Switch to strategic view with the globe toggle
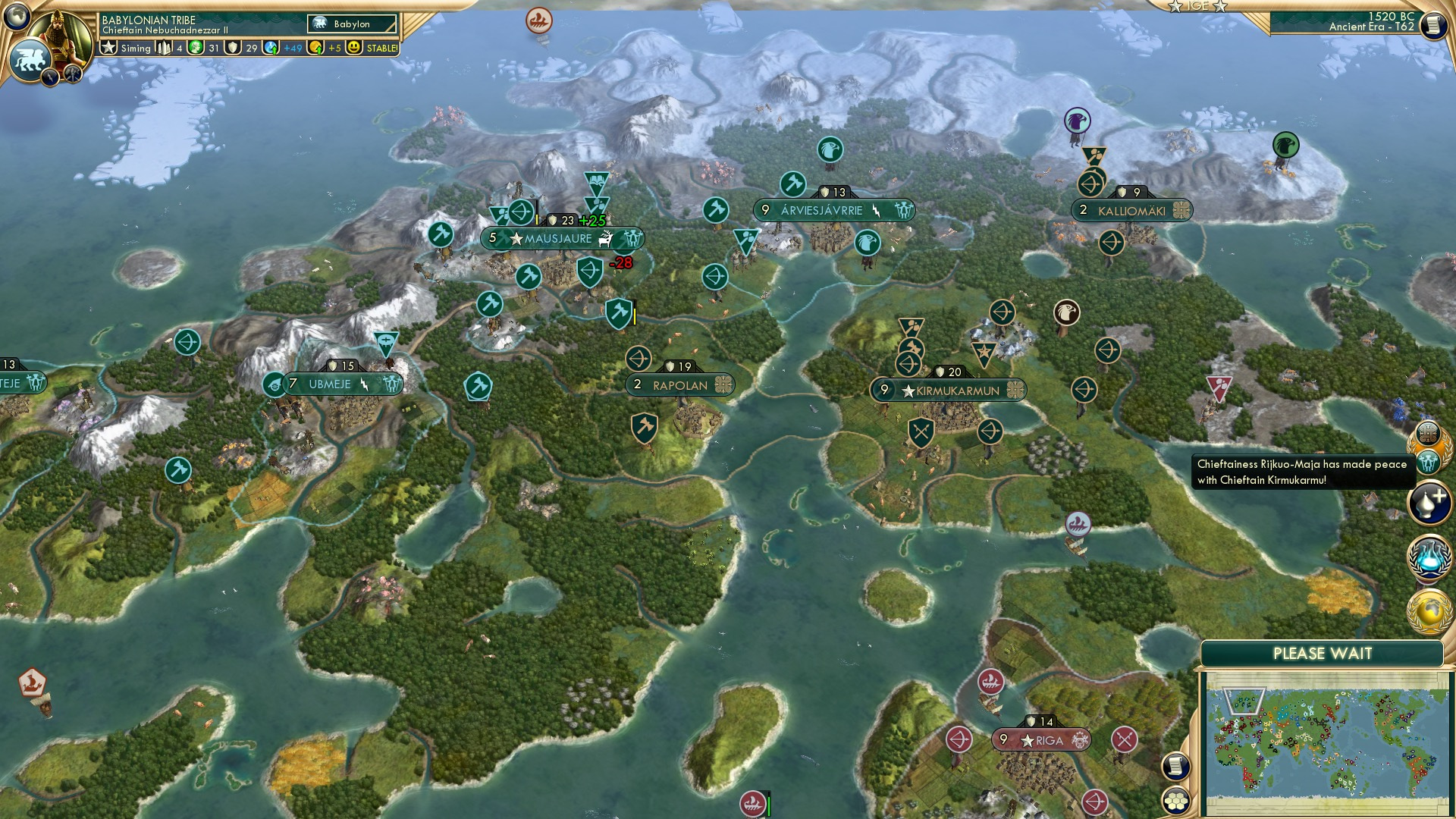Image resolution: width=1456 pixels, height=819 pixels. point(17,17)
